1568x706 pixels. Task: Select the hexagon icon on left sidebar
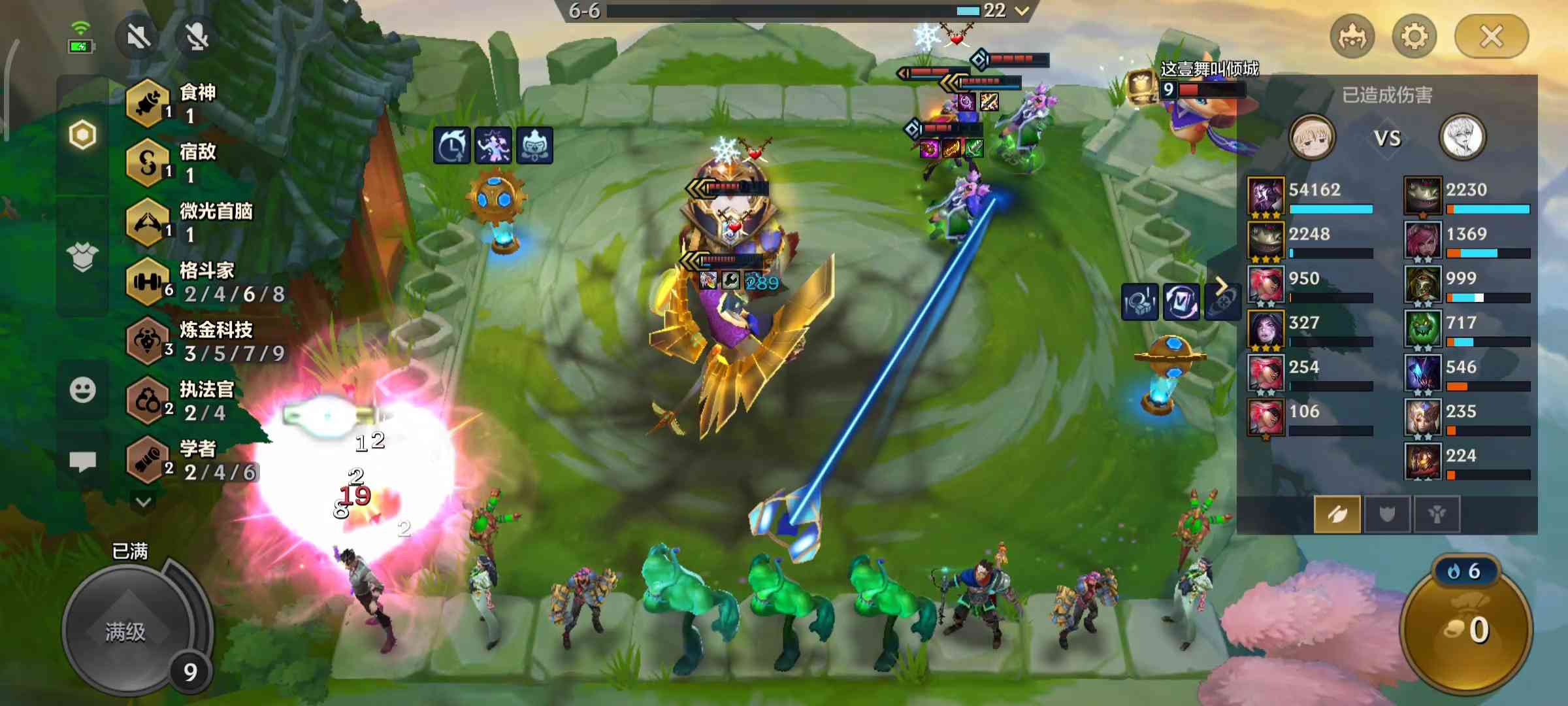click(x=83, y=135)
